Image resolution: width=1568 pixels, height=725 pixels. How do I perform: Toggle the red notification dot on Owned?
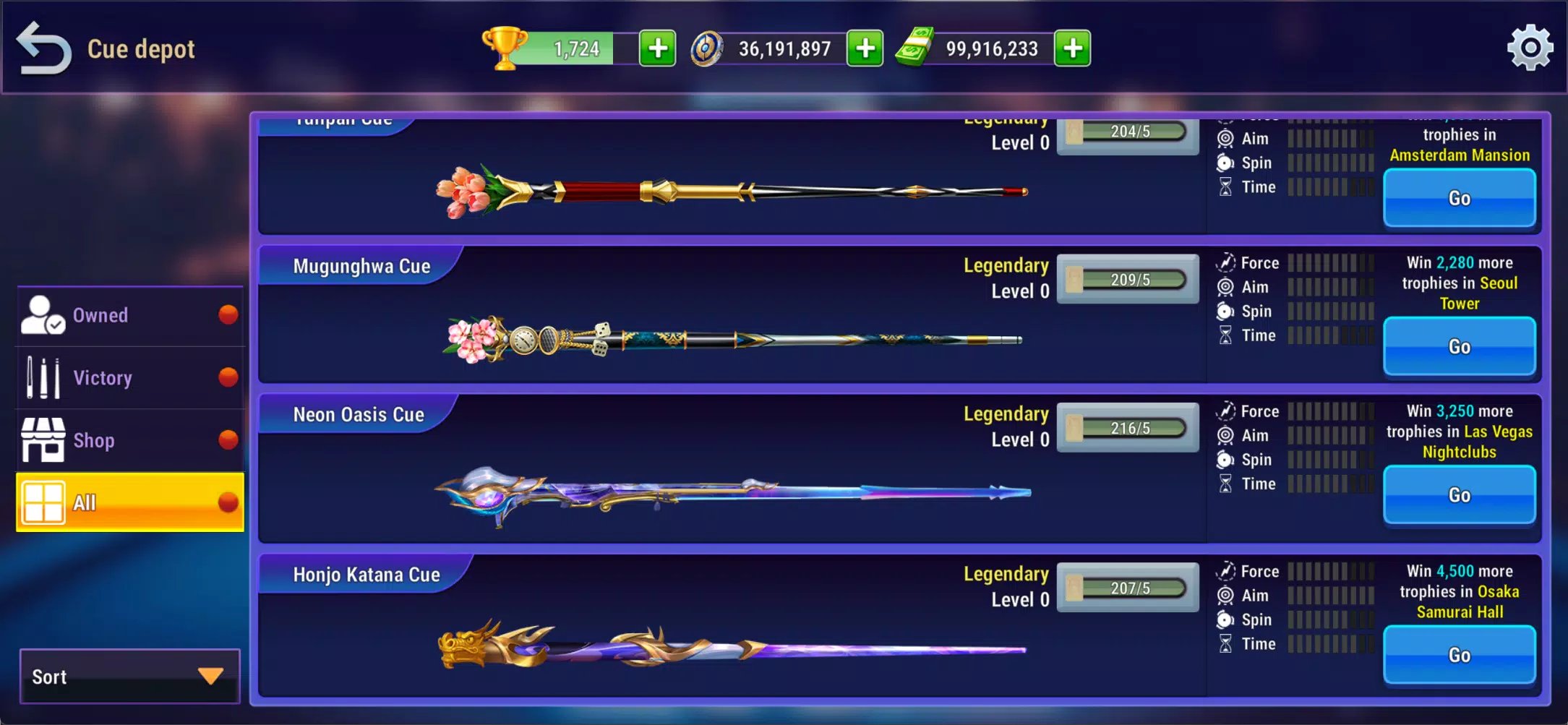[x=229, y=314]
